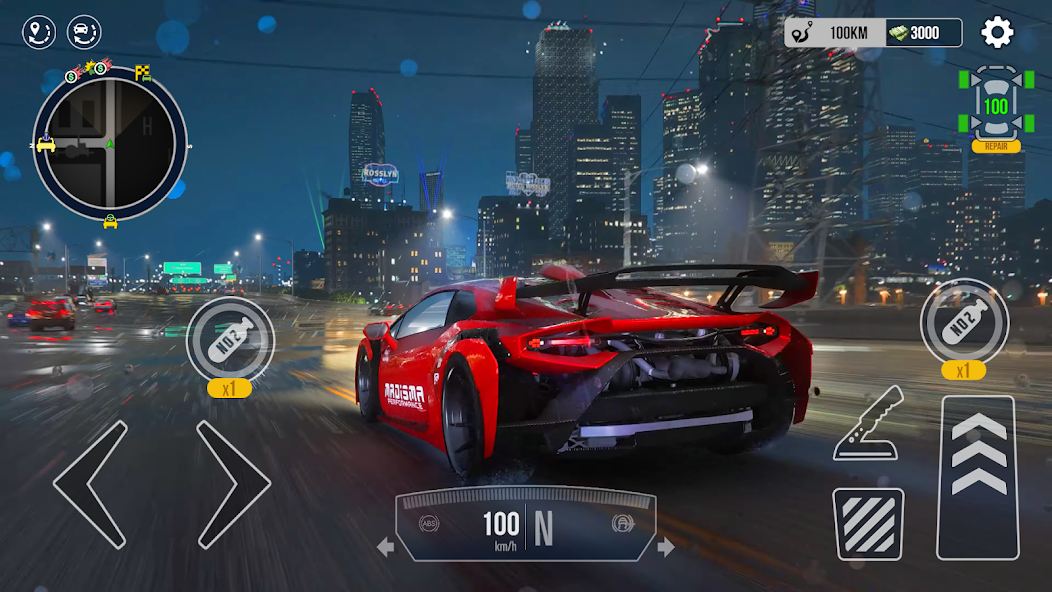Activate the right-side NO2 nitro boost

(x=964, y=322)
